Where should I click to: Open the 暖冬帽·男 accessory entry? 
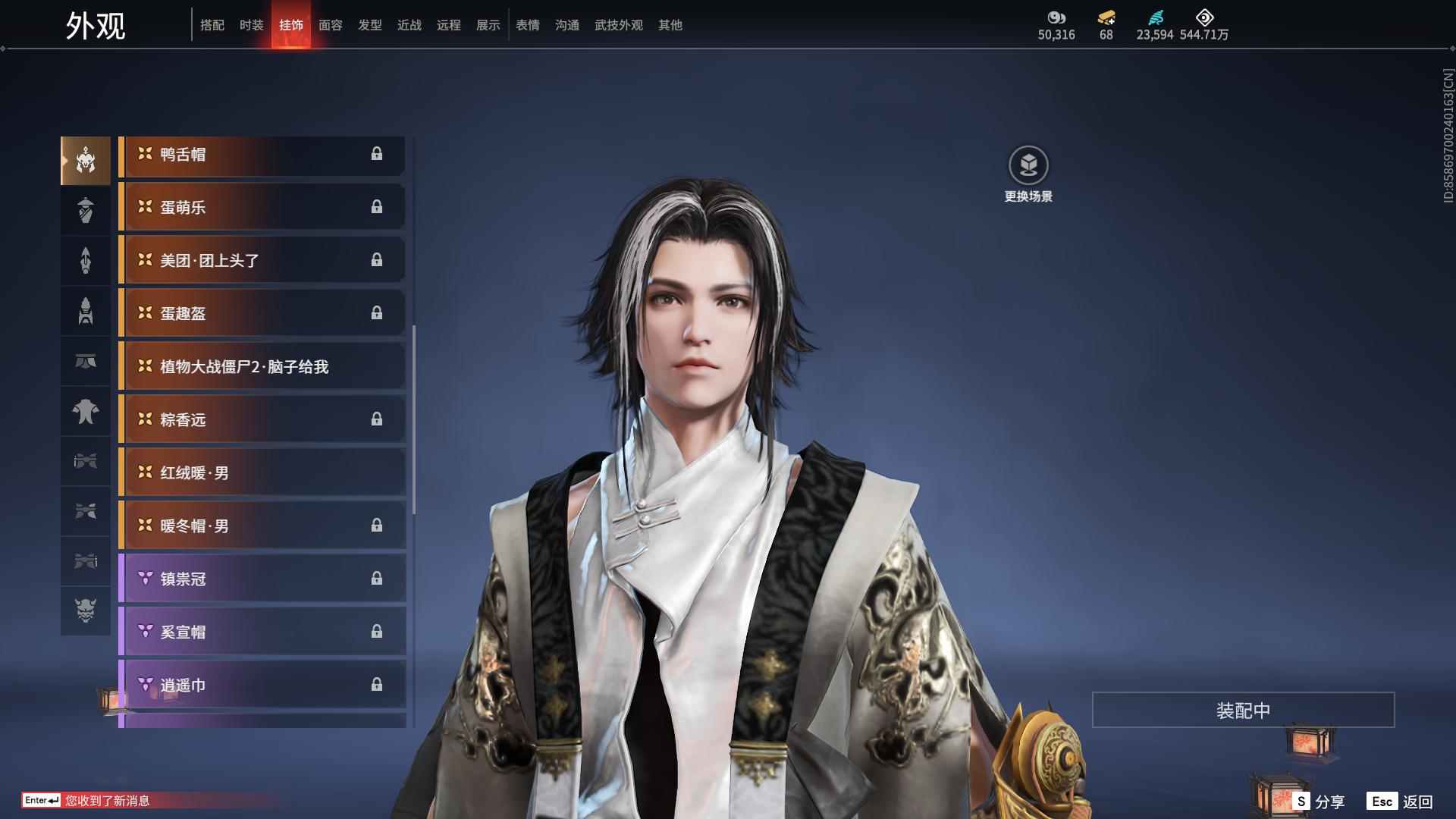point(262,525)
